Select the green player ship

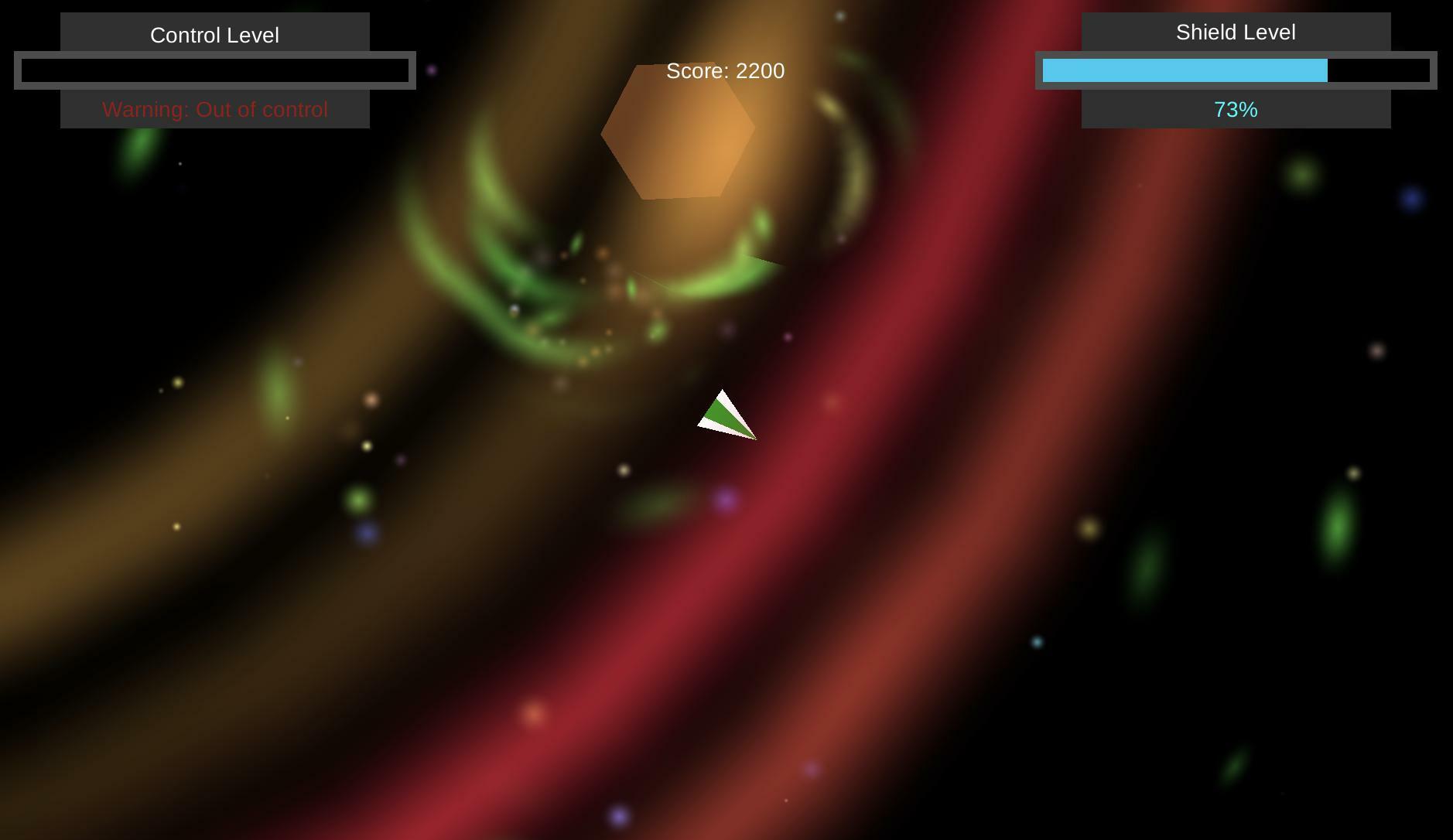click(x=727, y=414)
